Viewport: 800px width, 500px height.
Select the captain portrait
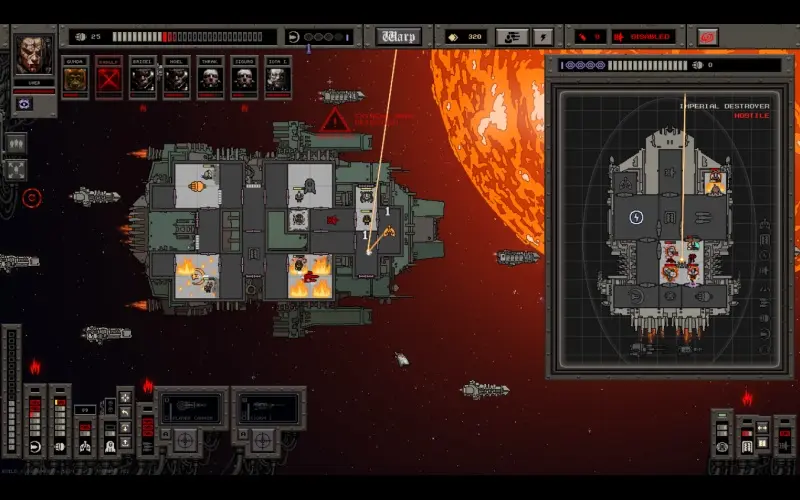coord(35,56)
